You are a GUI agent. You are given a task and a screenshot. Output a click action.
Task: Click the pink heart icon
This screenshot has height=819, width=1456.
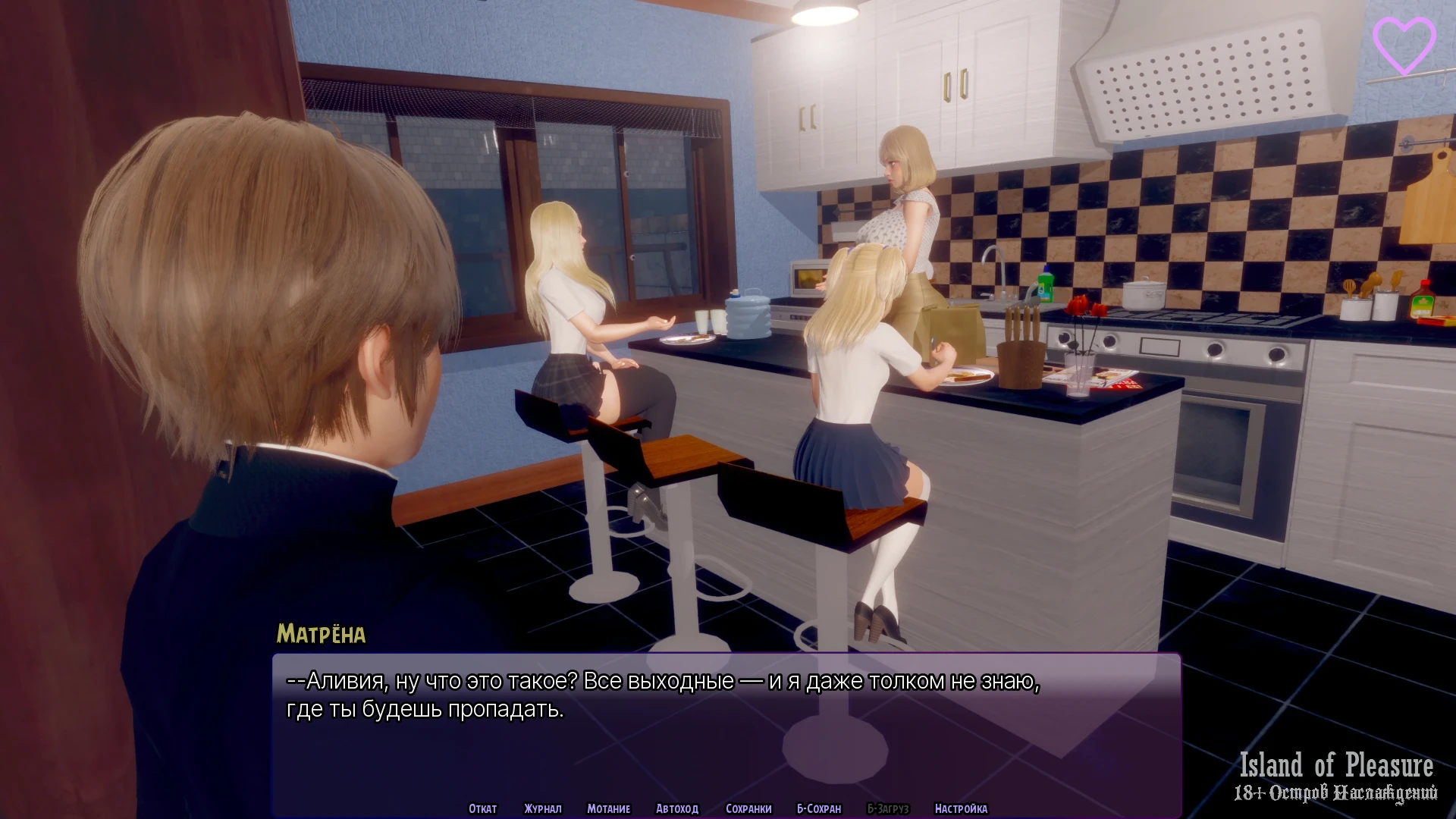click(x=1404, y=45)
